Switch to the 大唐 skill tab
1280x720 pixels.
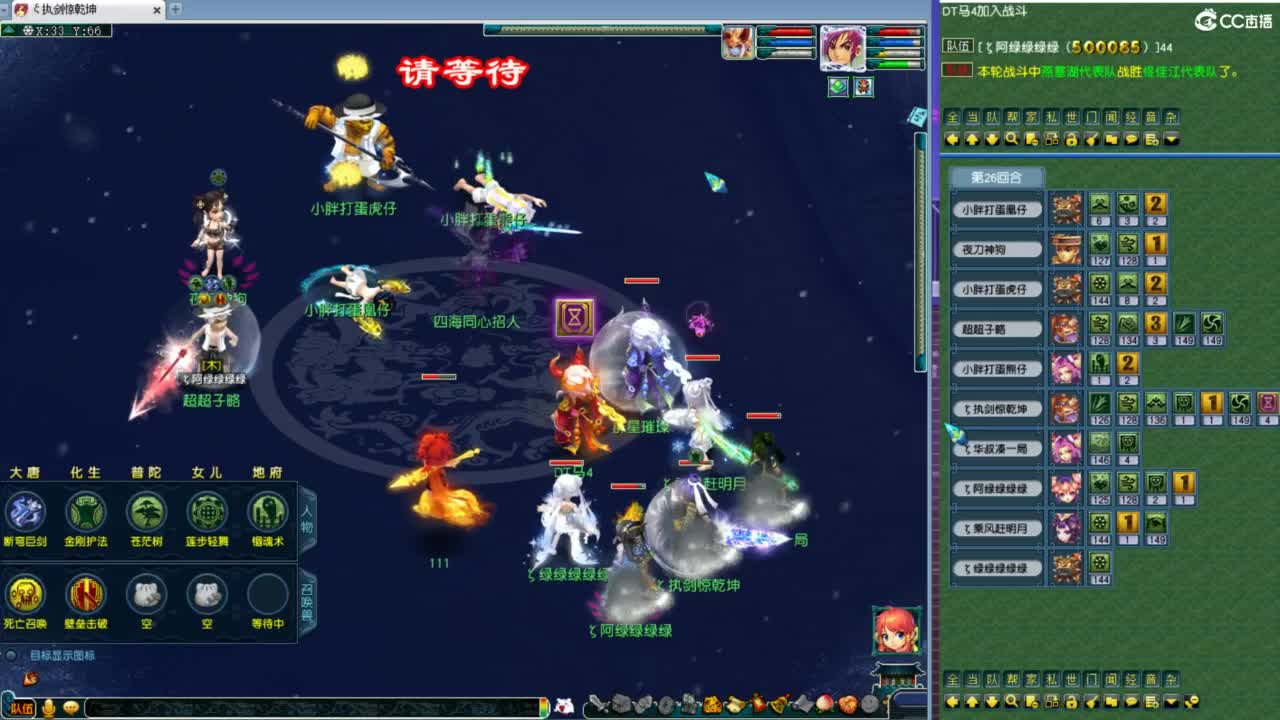coord(25,472)
